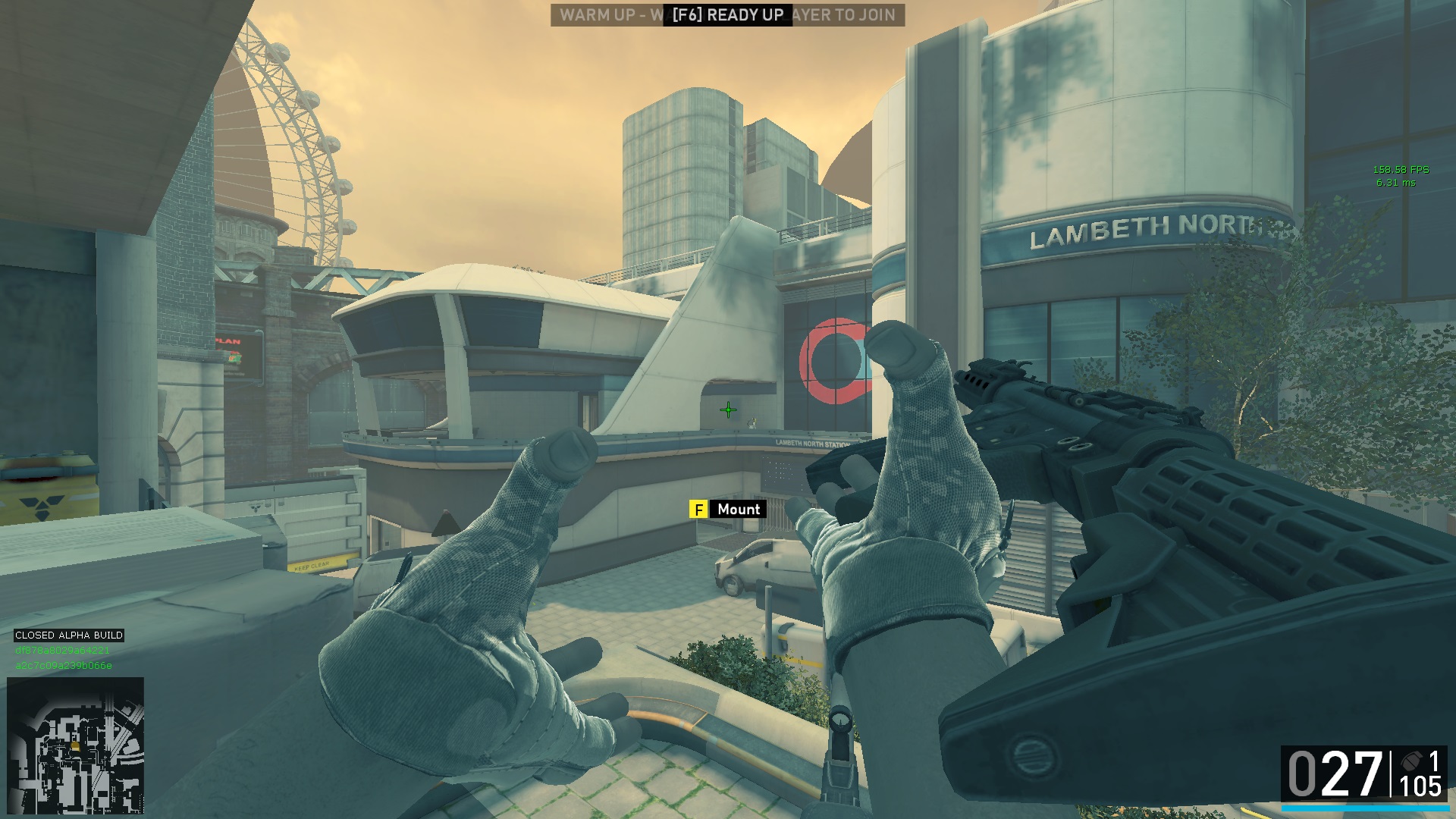This screenshot has width=1456, height=819.
Task: Click the minimap in the corner
Action: (76, 745)
